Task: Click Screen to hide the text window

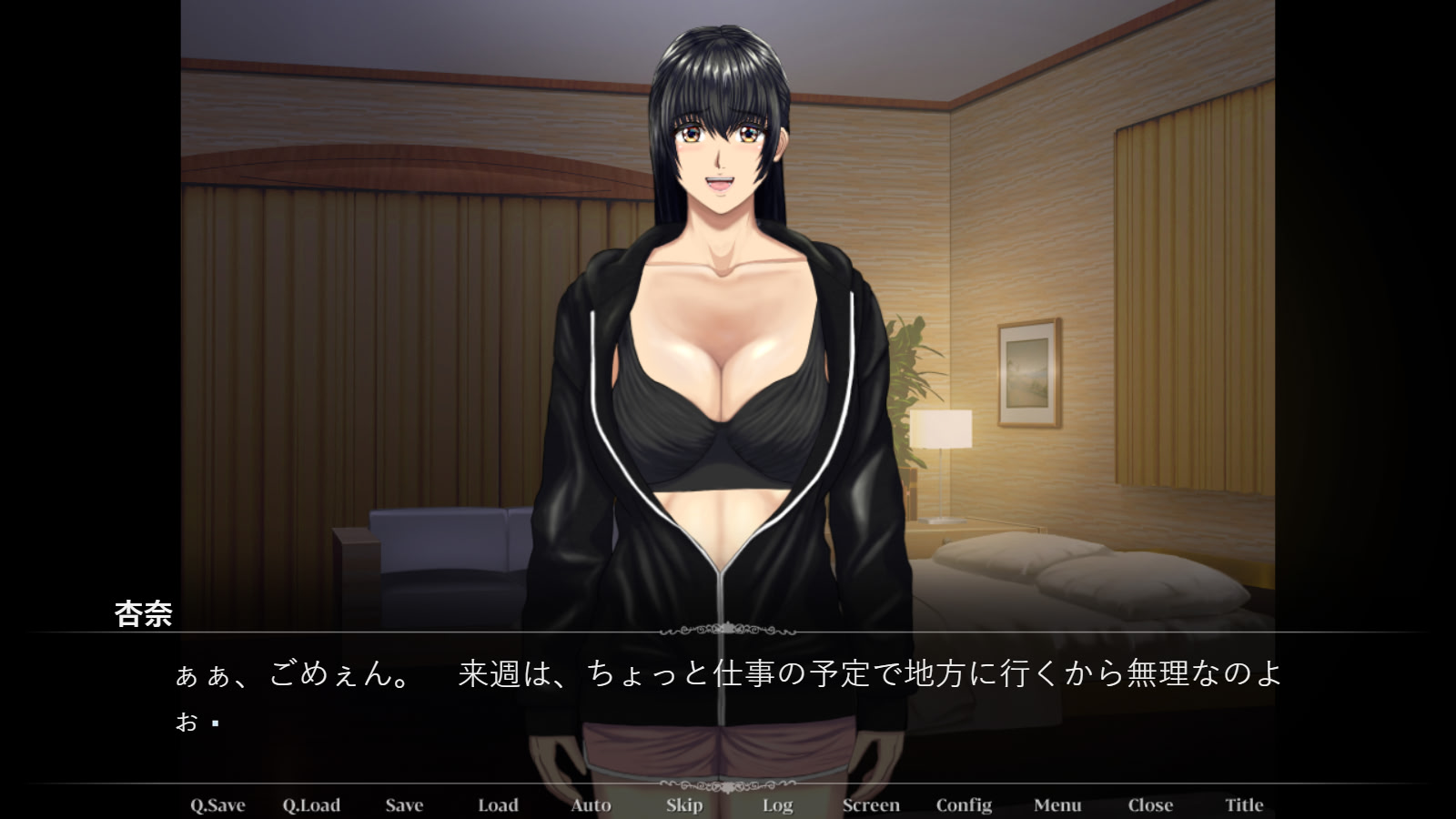Action: coord(871,804)
